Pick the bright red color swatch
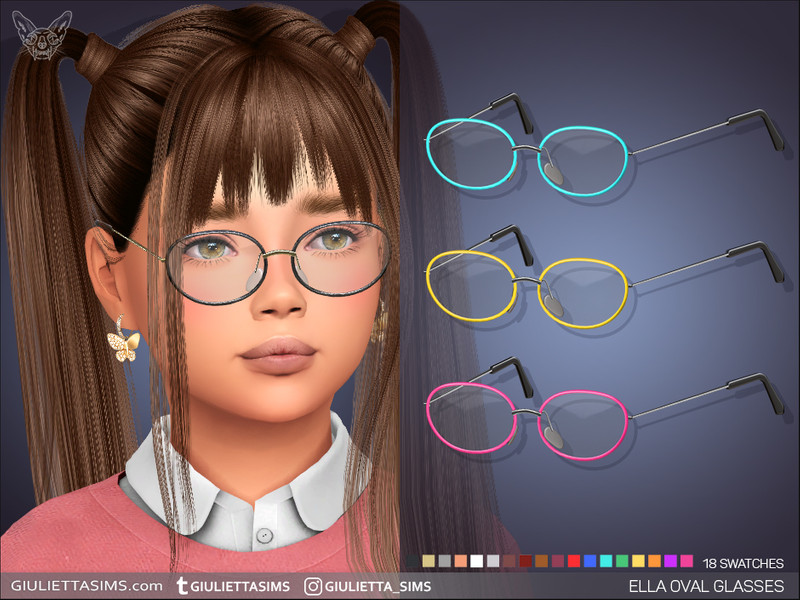The width and height of the screenshot is (800, 600). tap(574, 561)
